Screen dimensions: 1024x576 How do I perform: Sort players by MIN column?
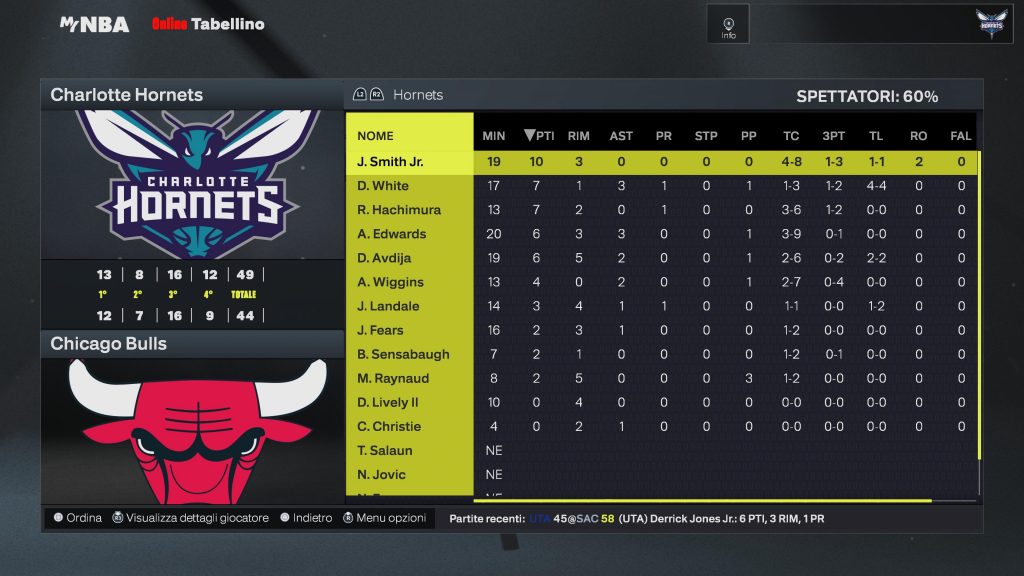(493, 136)
